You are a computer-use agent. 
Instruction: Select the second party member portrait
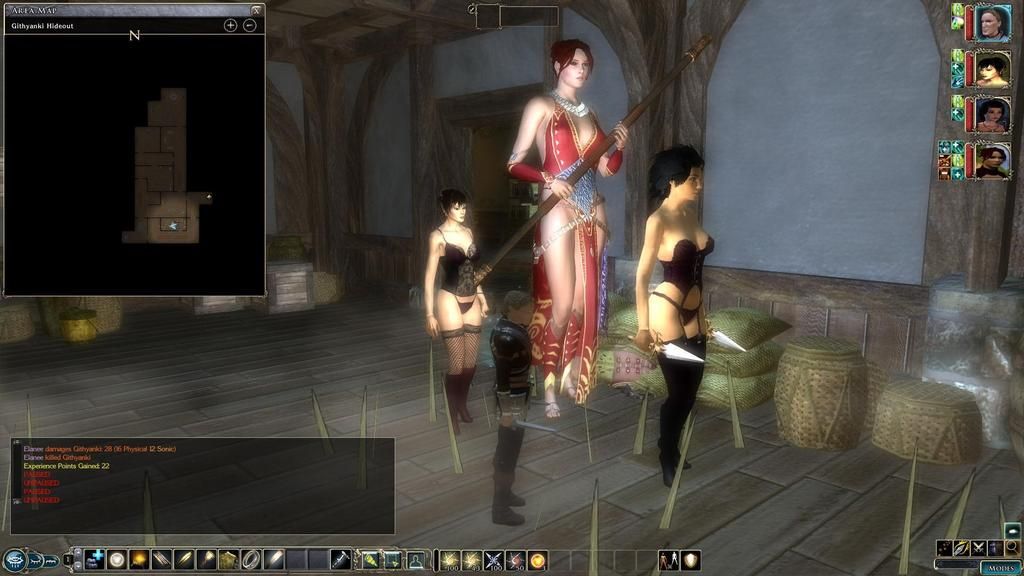(992, 69)
